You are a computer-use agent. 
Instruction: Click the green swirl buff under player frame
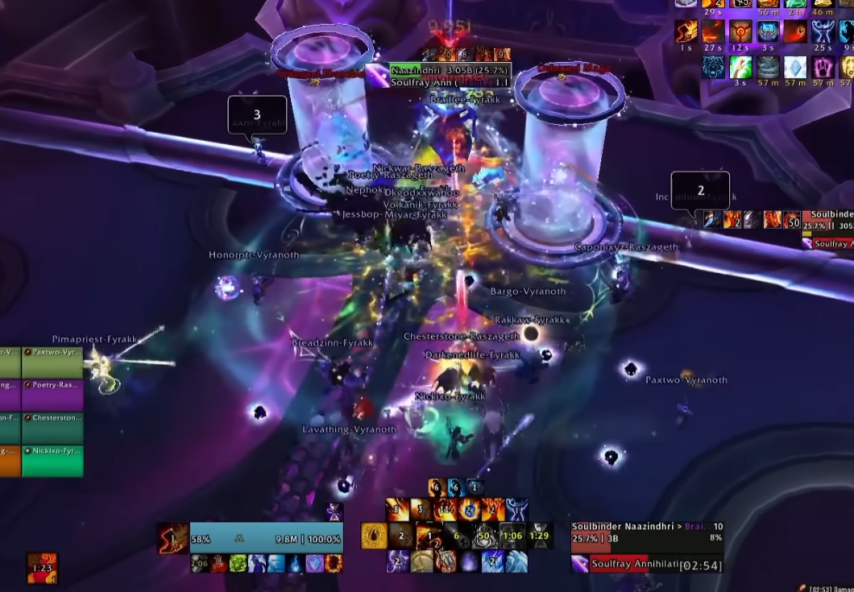point(237,564)
